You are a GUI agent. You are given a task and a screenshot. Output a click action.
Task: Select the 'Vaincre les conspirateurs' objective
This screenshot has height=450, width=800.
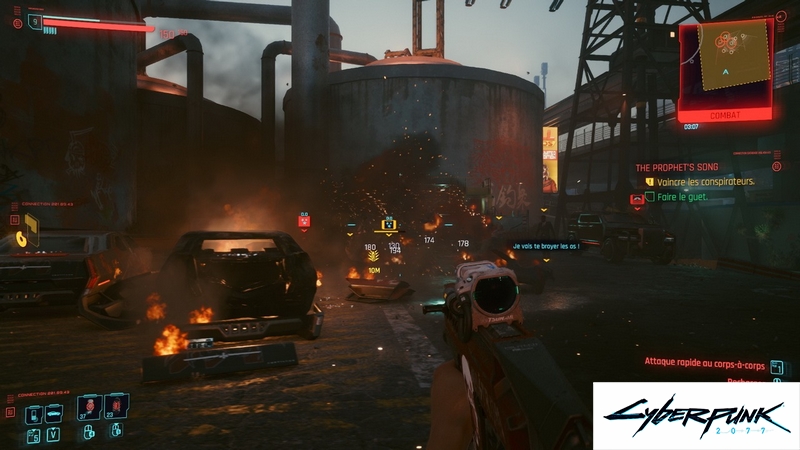(x=705, y=181)
